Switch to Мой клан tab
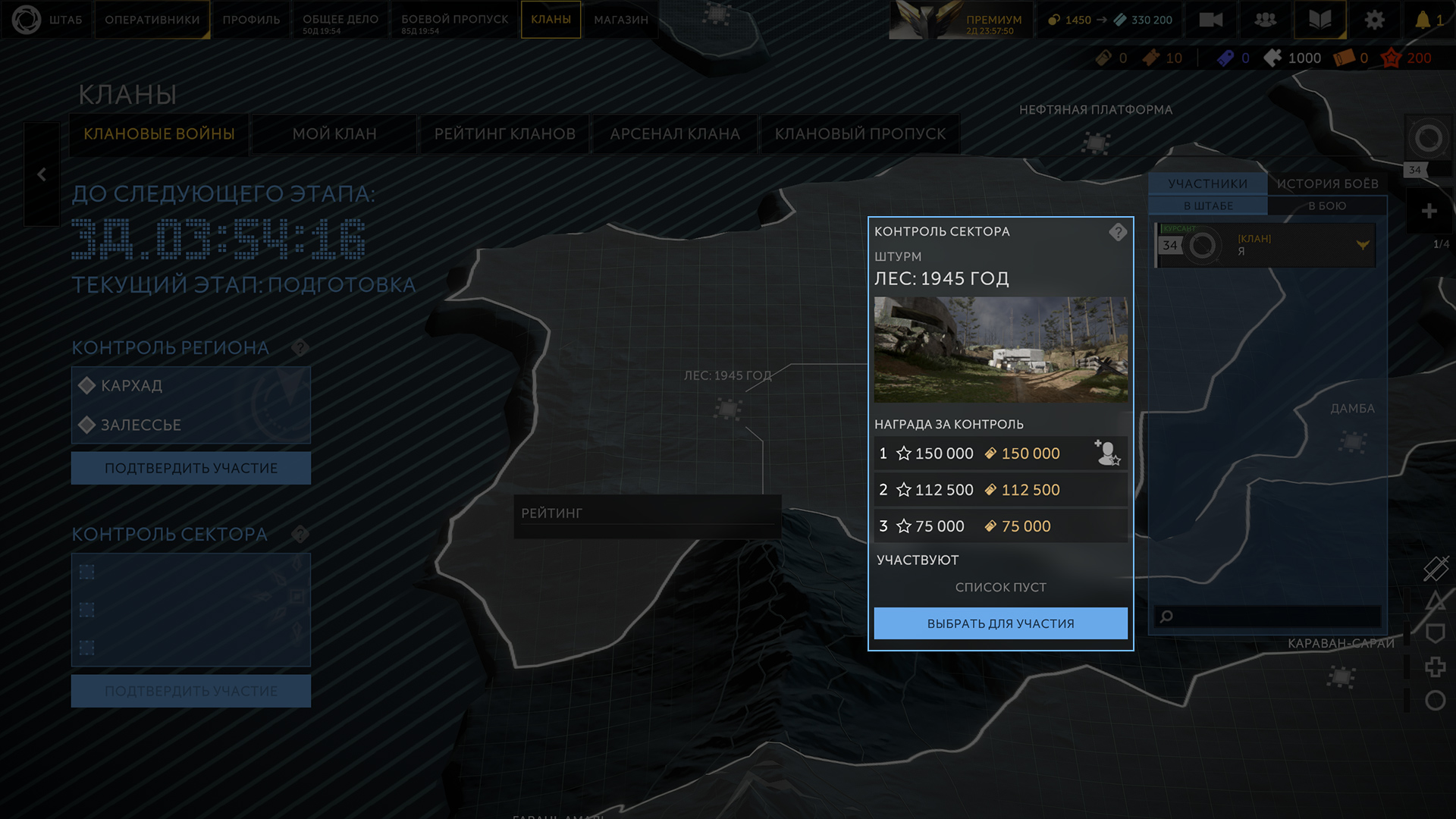 point(334,134)
